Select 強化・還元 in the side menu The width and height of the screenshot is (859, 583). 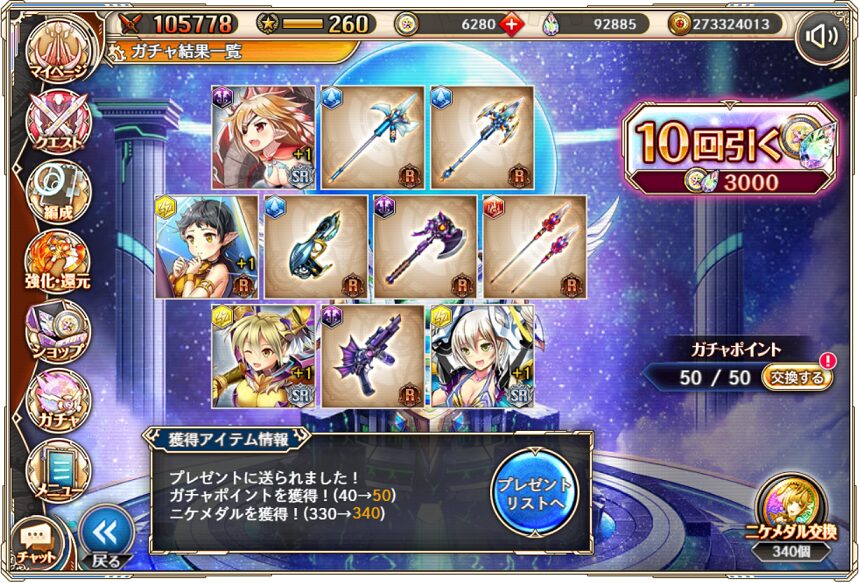(x=57, y=261)
